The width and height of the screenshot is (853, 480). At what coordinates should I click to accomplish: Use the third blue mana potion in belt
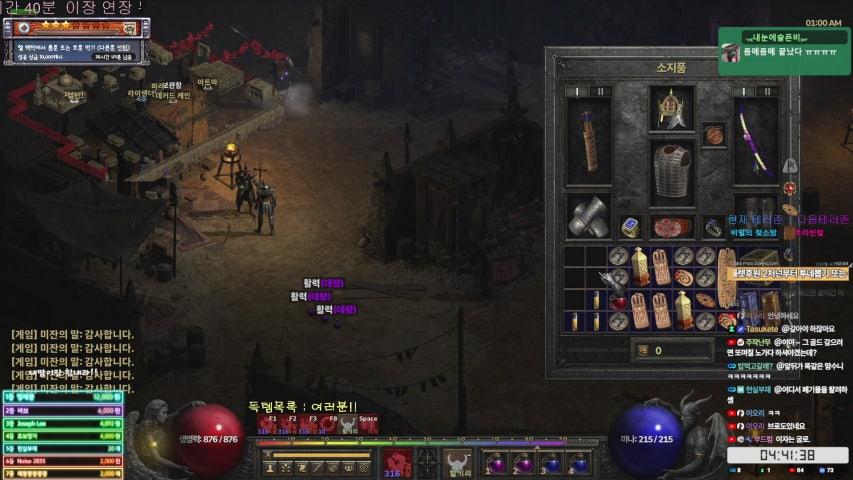pos(552,463)
